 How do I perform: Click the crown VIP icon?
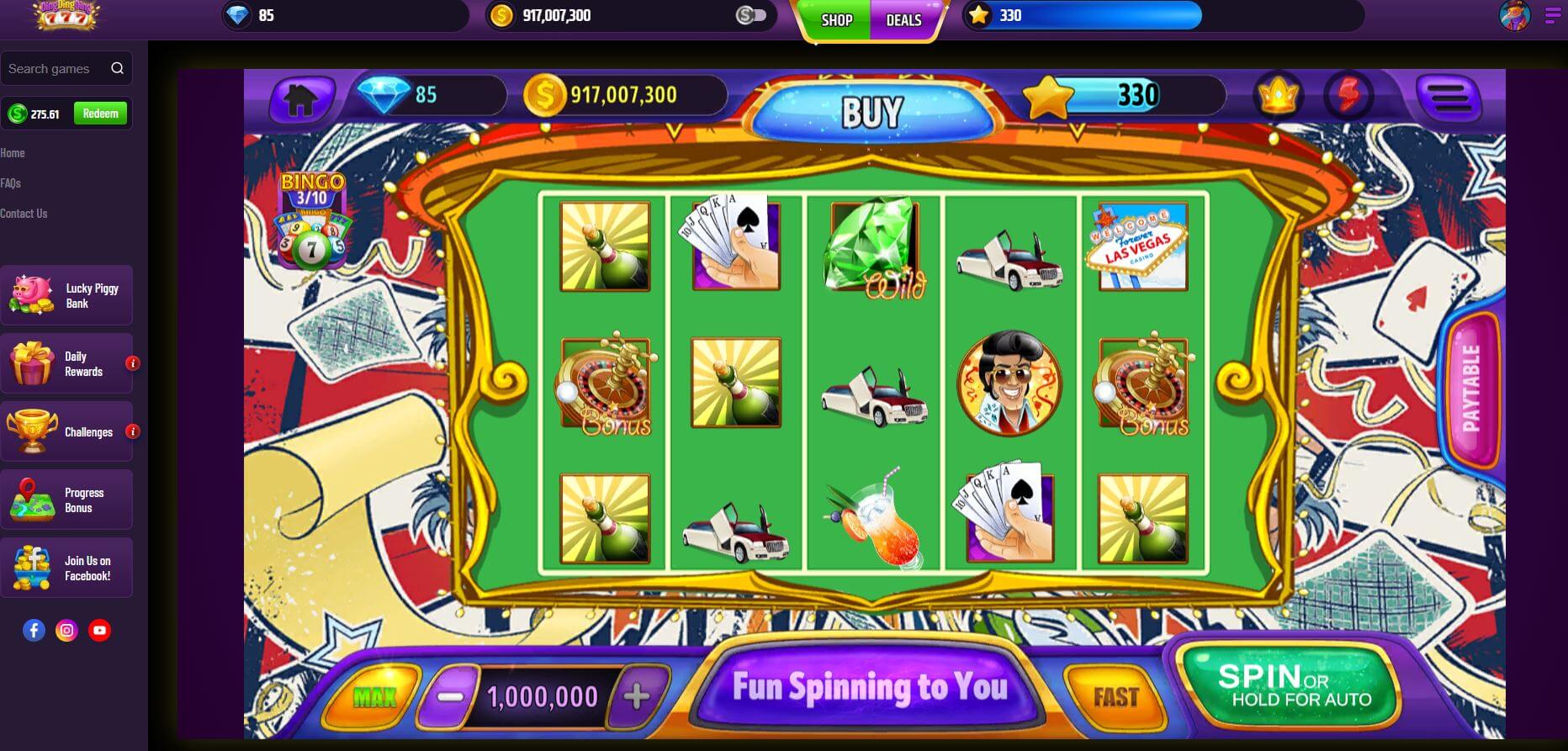coord(1277,96)
